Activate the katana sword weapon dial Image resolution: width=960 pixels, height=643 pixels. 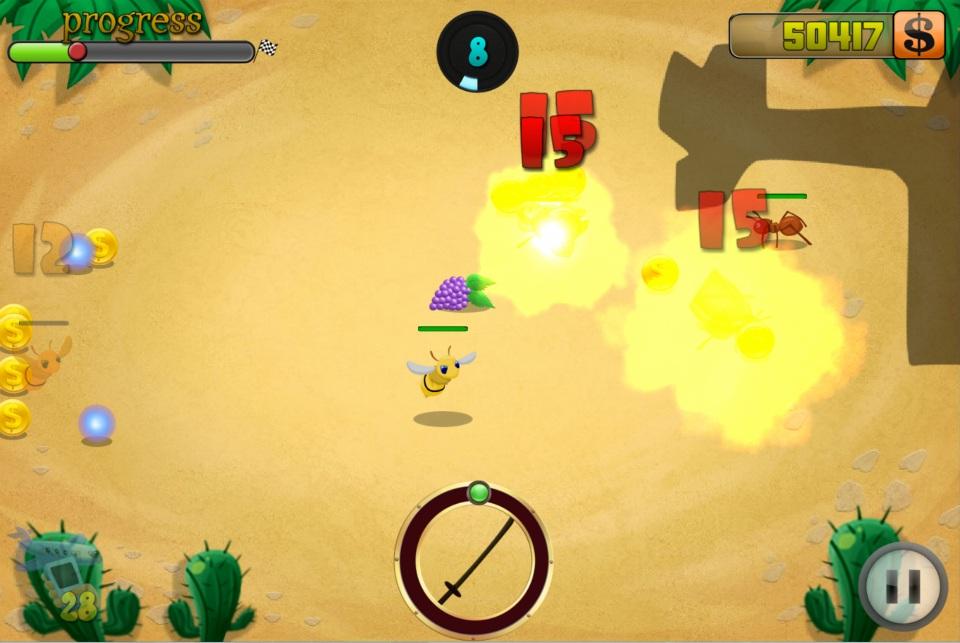473,560
